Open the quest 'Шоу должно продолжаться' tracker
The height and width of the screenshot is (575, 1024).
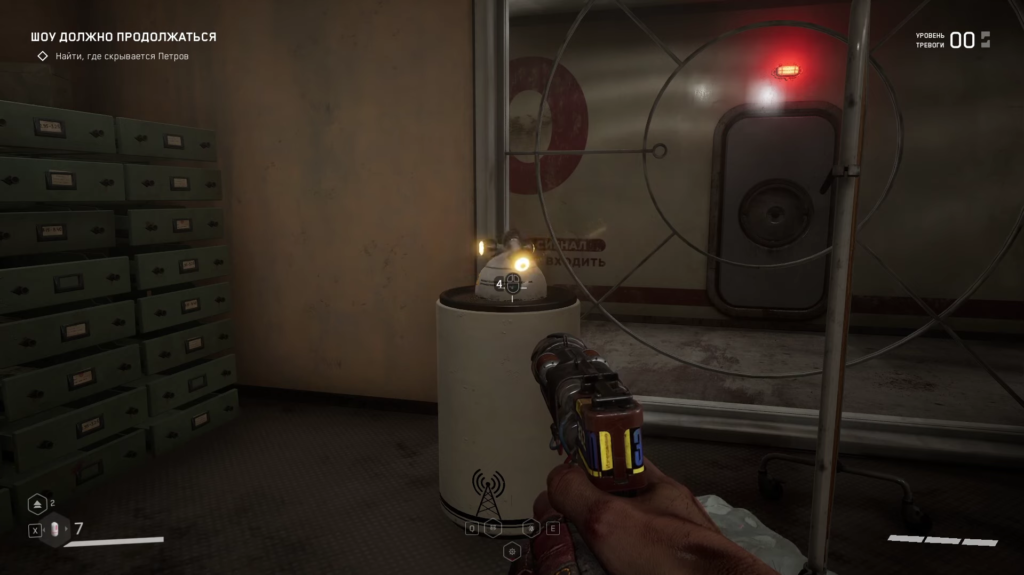point(123,37)
